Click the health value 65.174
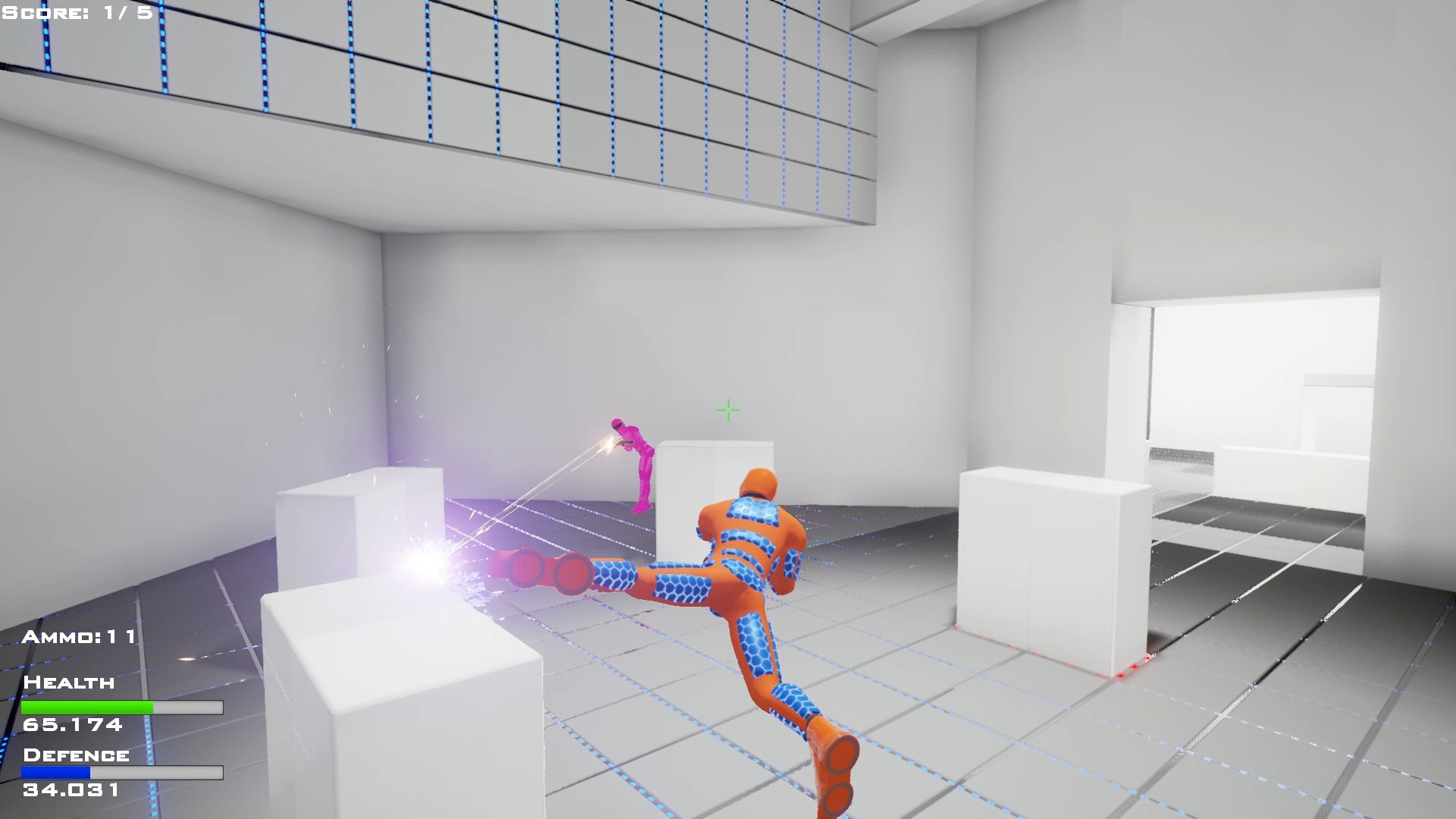The image size is (1456, 819). [x=72, y=725]
